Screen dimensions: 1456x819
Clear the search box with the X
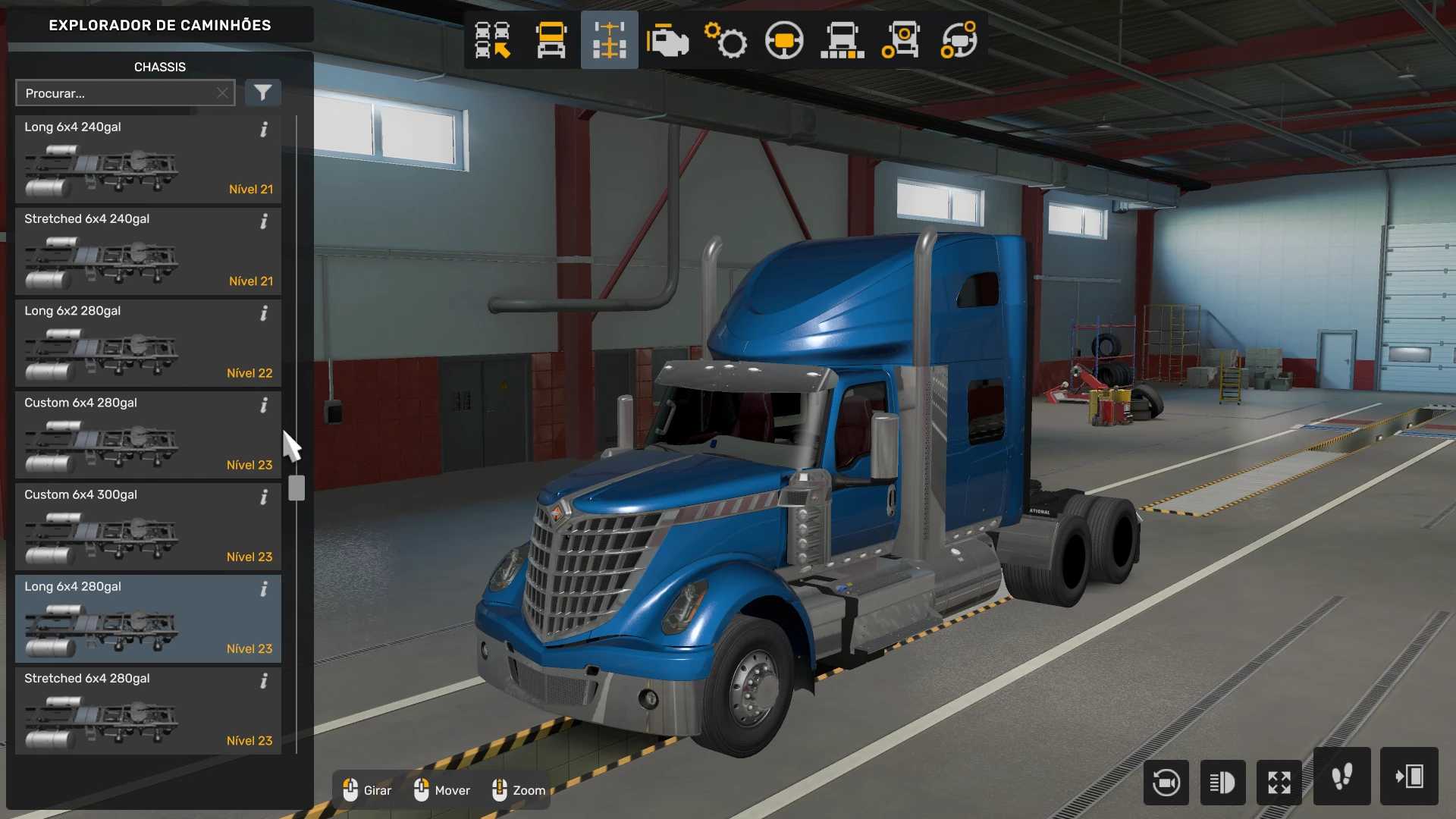coord(222,93)
